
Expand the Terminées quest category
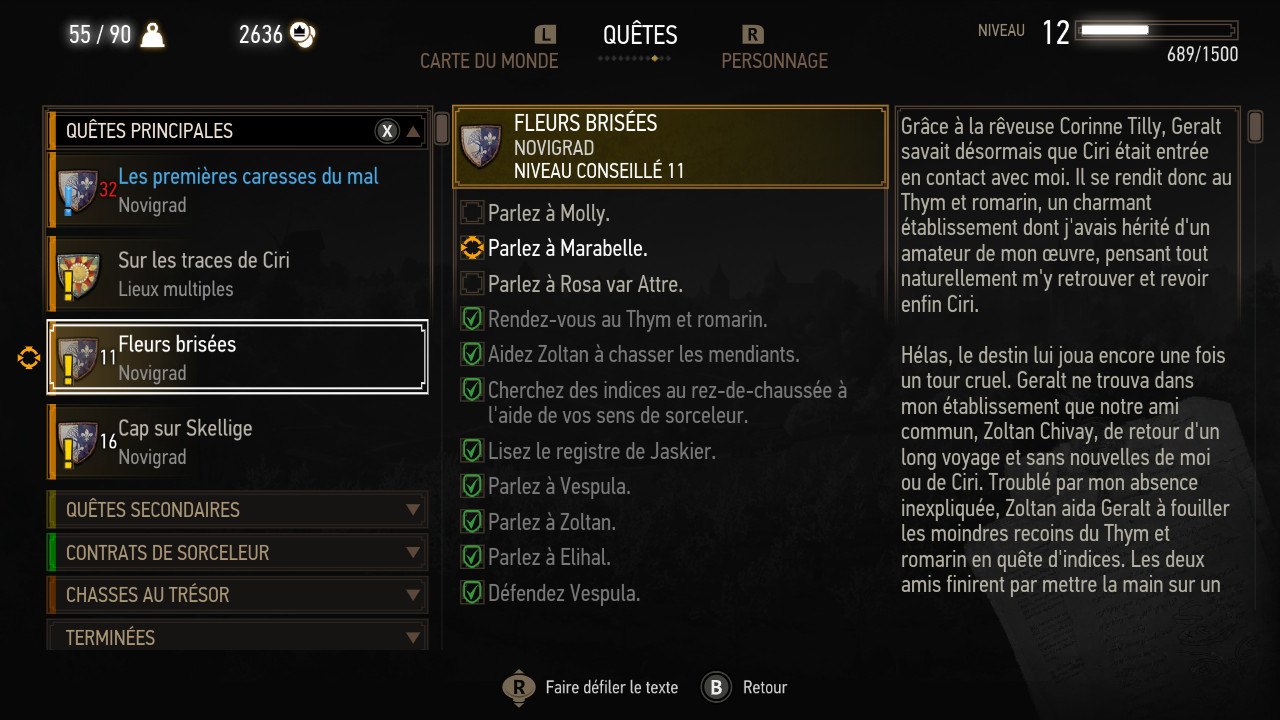pos(238,637)
